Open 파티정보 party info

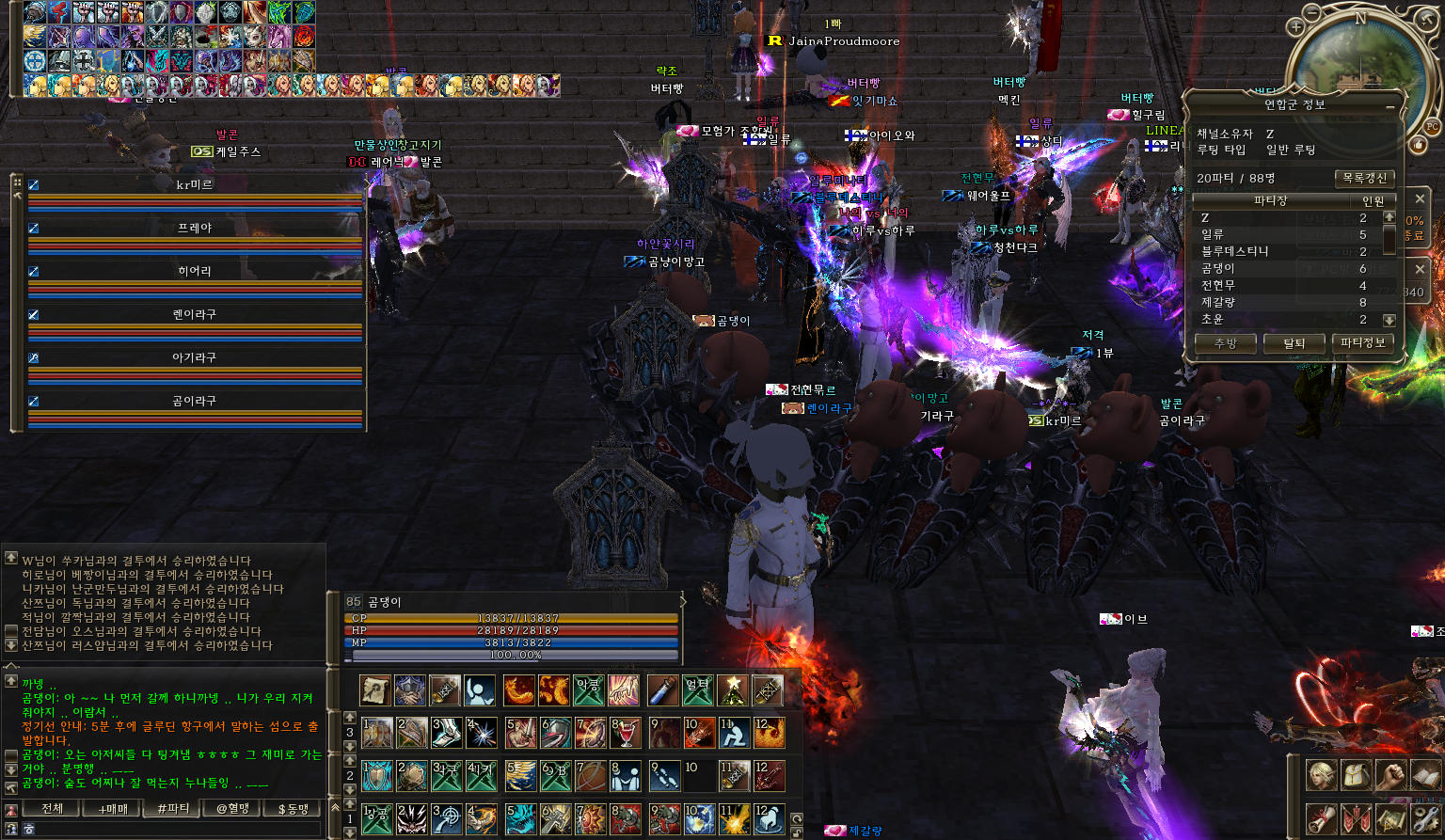(1362, 343)
